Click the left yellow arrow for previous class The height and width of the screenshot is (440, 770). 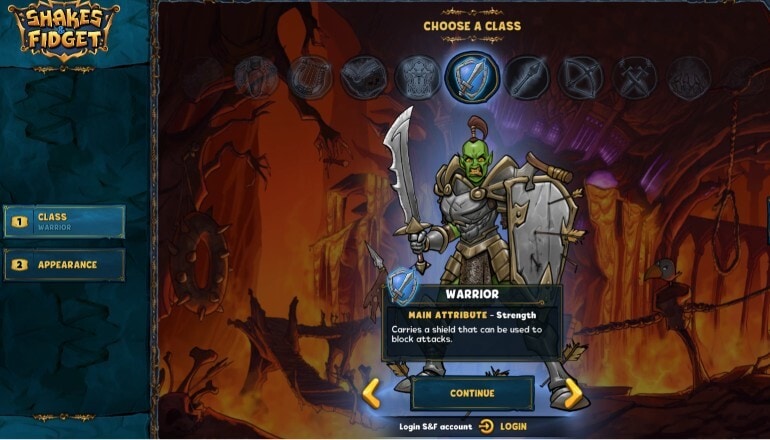click(x=371, y=393)
